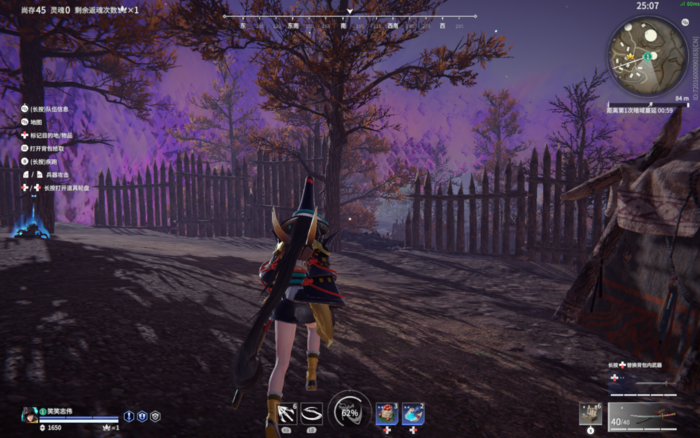Use the blue consumable item slot
This screenshot has height=438, width=700.
(413, 412)
